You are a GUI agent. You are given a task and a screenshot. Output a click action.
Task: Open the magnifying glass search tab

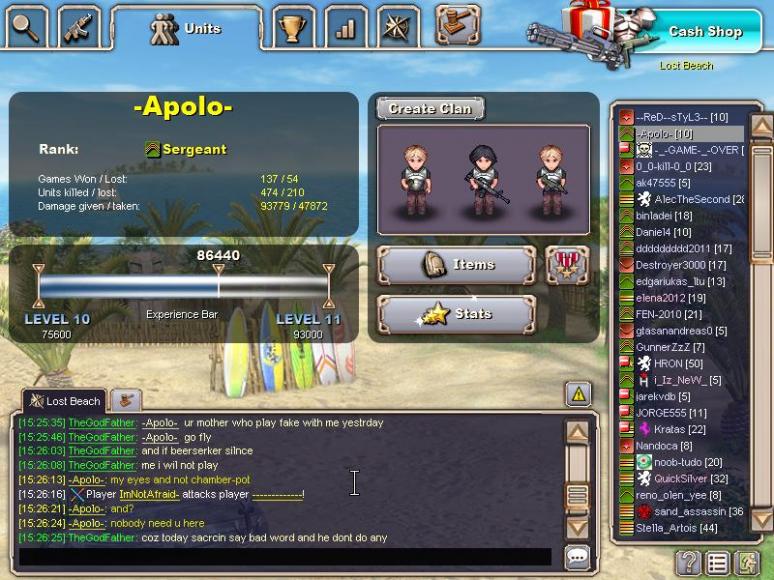click(25, 26)
